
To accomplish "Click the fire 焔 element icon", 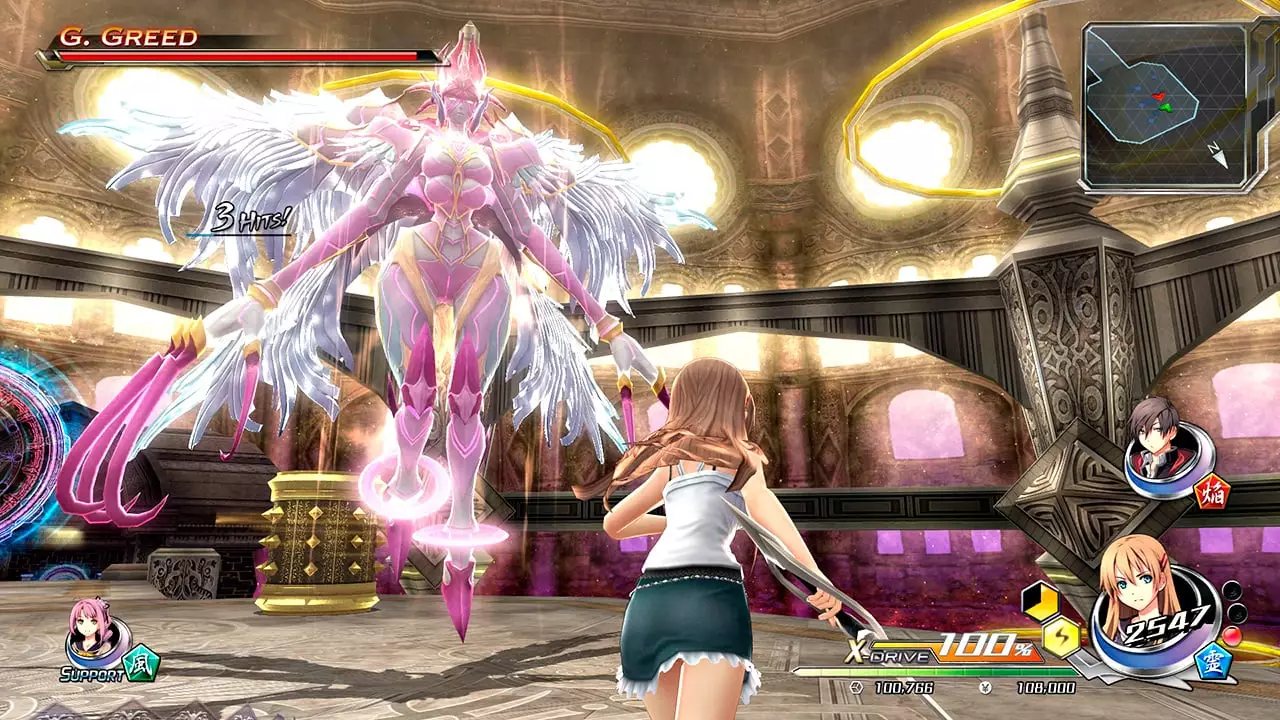I will point(1212,493).
